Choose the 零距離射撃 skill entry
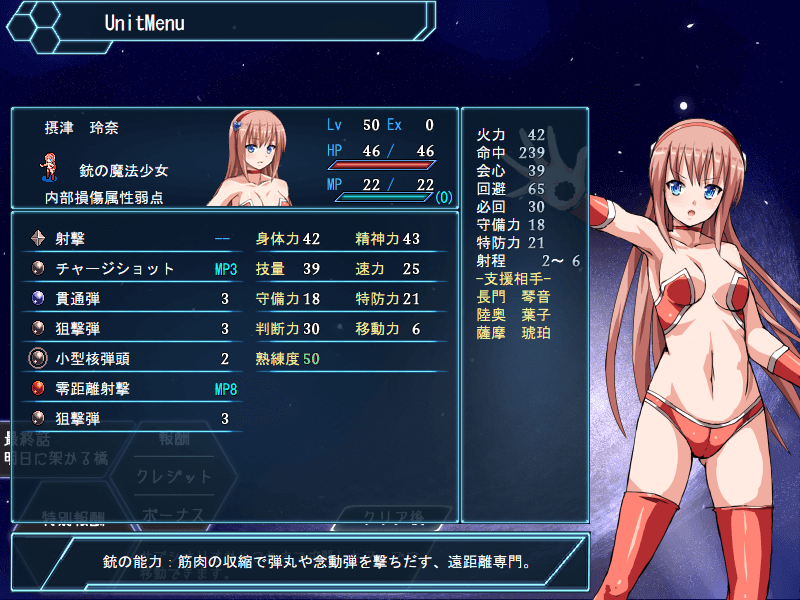The width and height of the screenshot is (800, 600). click(x=130, y=389)
